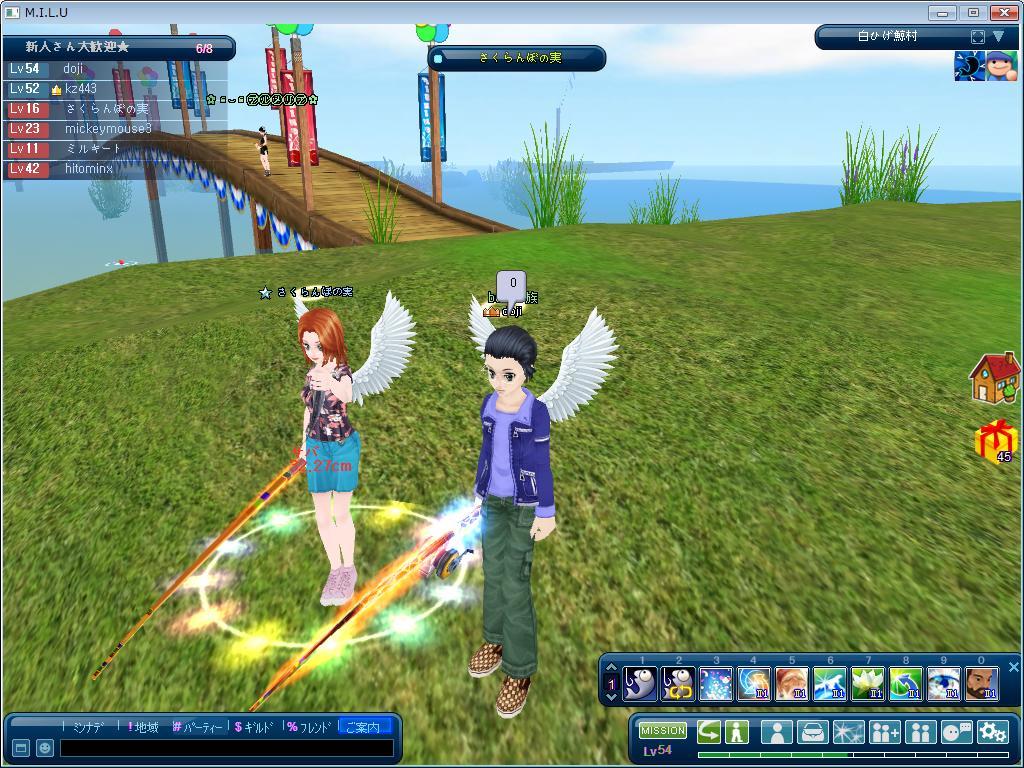Open the add-friend people-plus icon
1024x768 pixels.
tap(884, 732)
